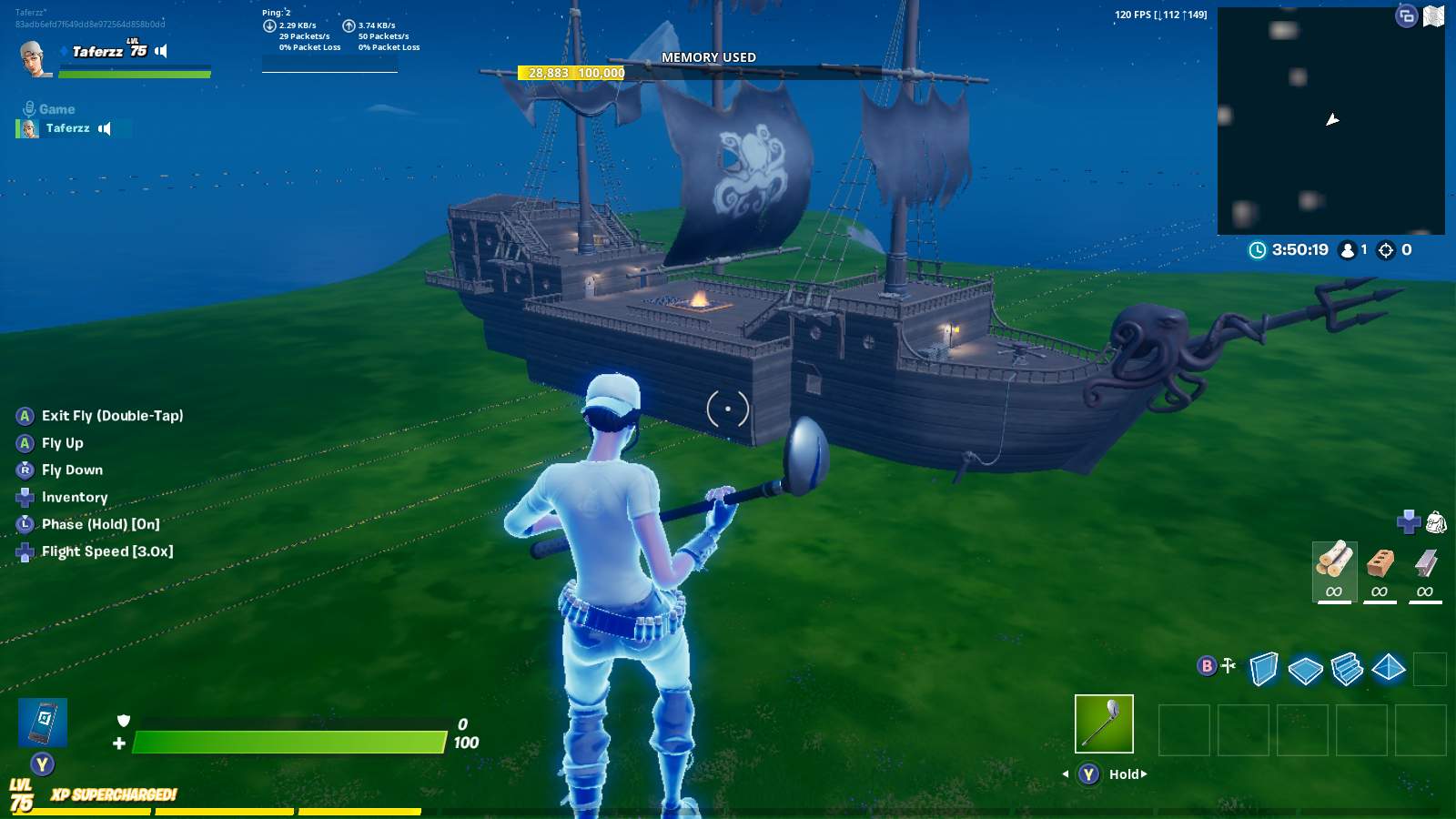Viewport: 1456px width, 819px height.
Task: Select the wall build piece icon
Action: click(x=1265, y=667)
